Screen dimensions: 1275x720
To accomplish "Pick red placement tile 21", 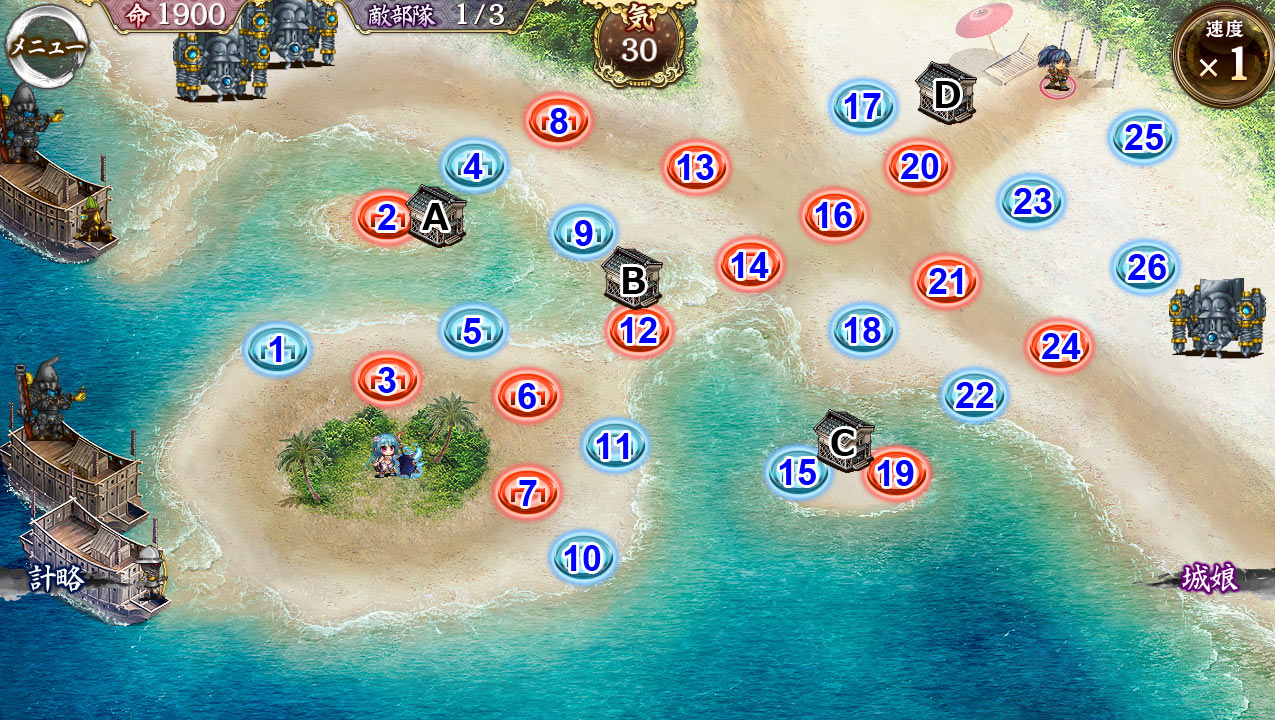I will [x=946, y=282].
